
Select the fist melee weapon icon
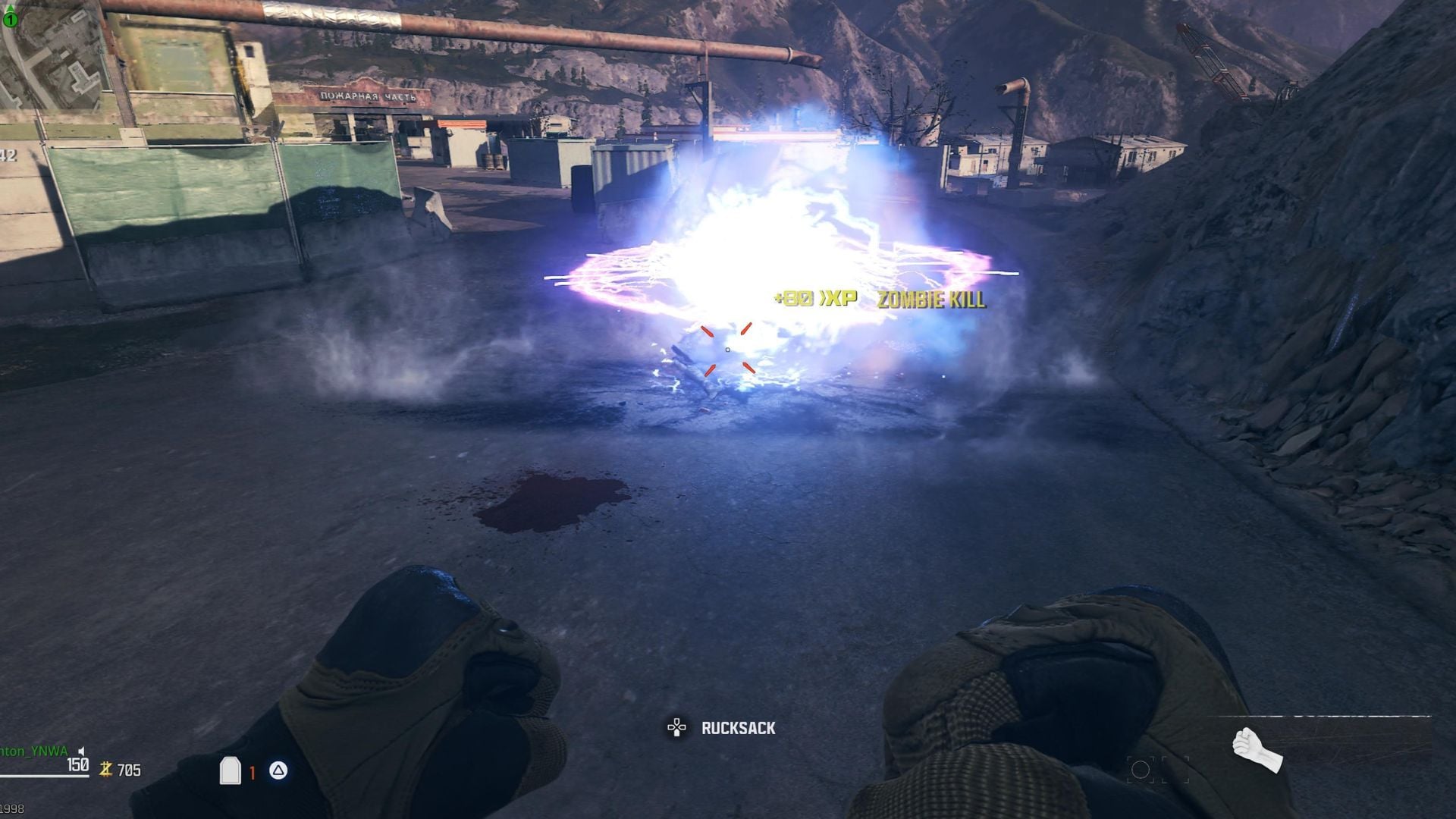[x=1257, y=747]
